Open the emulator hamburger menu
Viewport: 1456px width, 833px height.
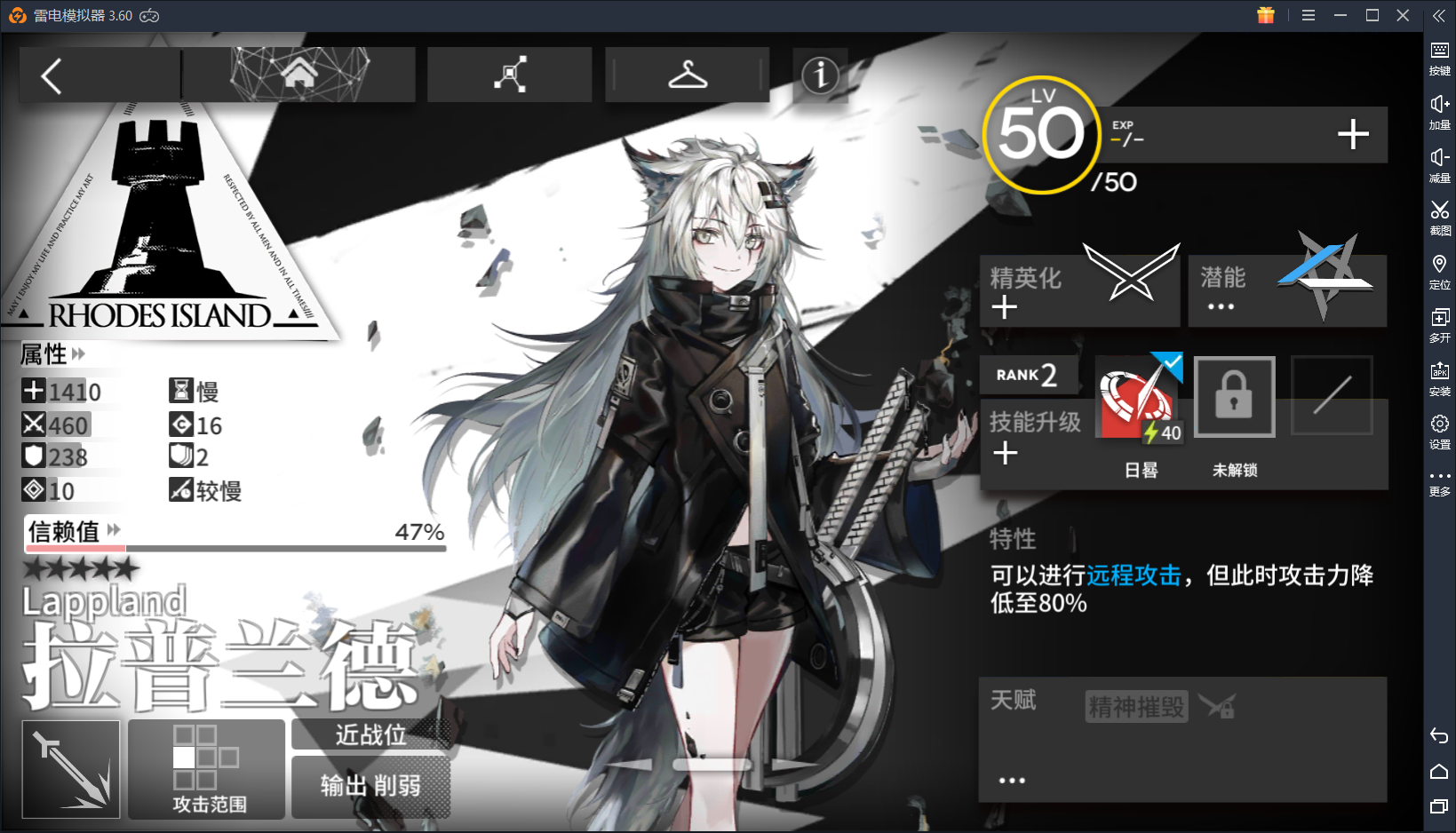click(1308, 15)
